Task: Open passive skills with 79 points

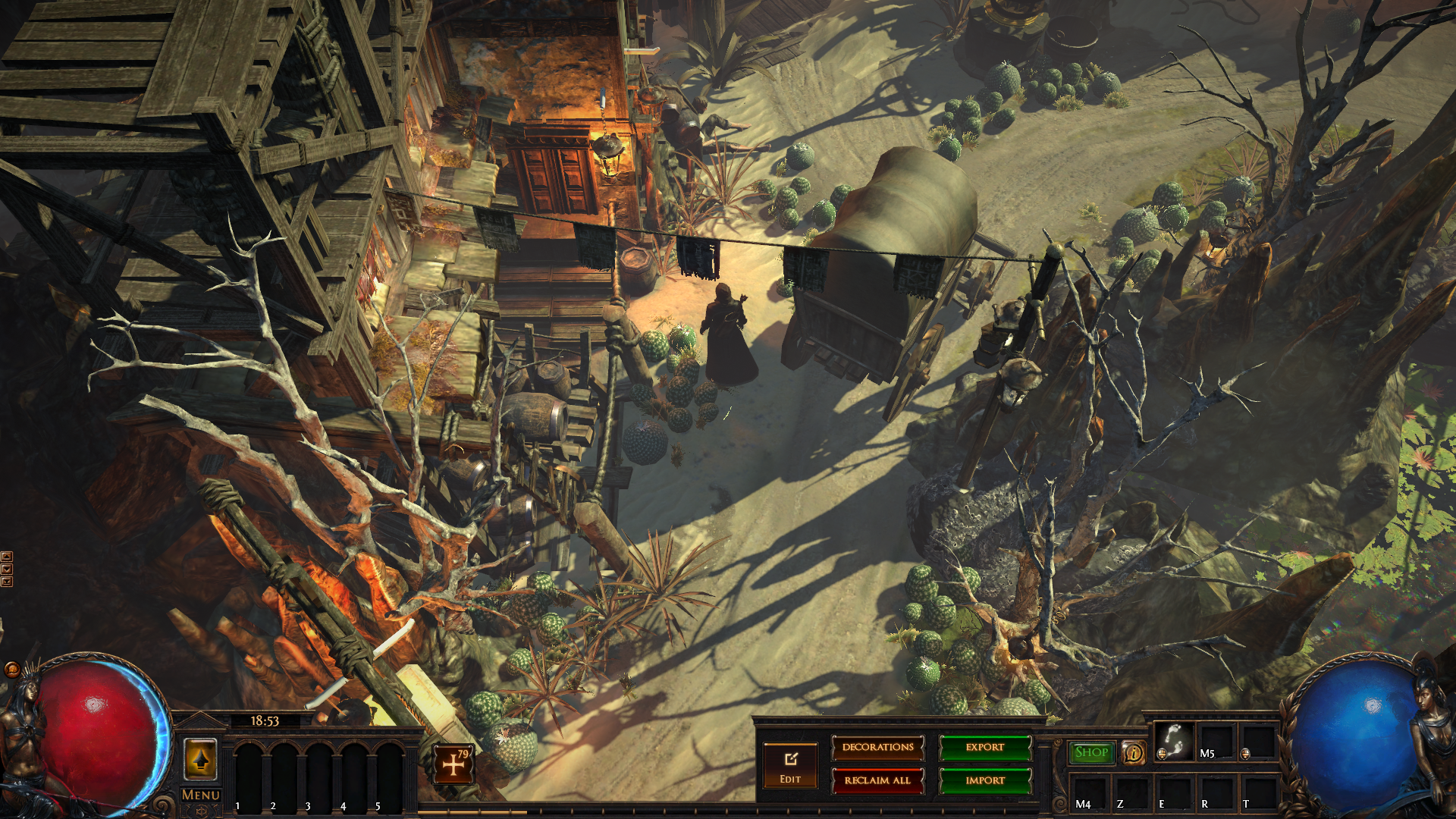Action: tap(453, 764)
